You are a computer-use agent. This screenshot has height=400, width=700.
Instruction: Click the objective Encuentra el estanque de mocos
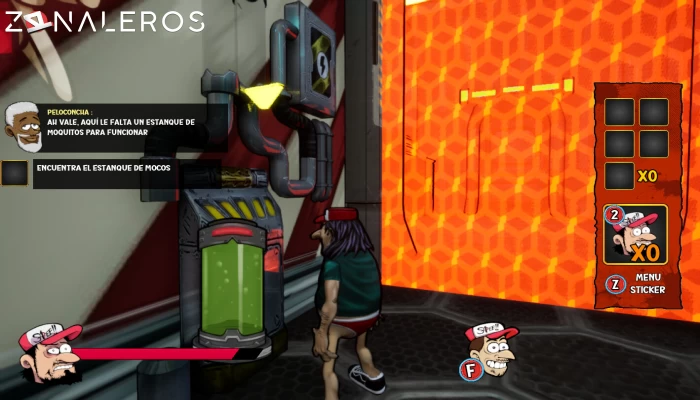tap(103, 168)
